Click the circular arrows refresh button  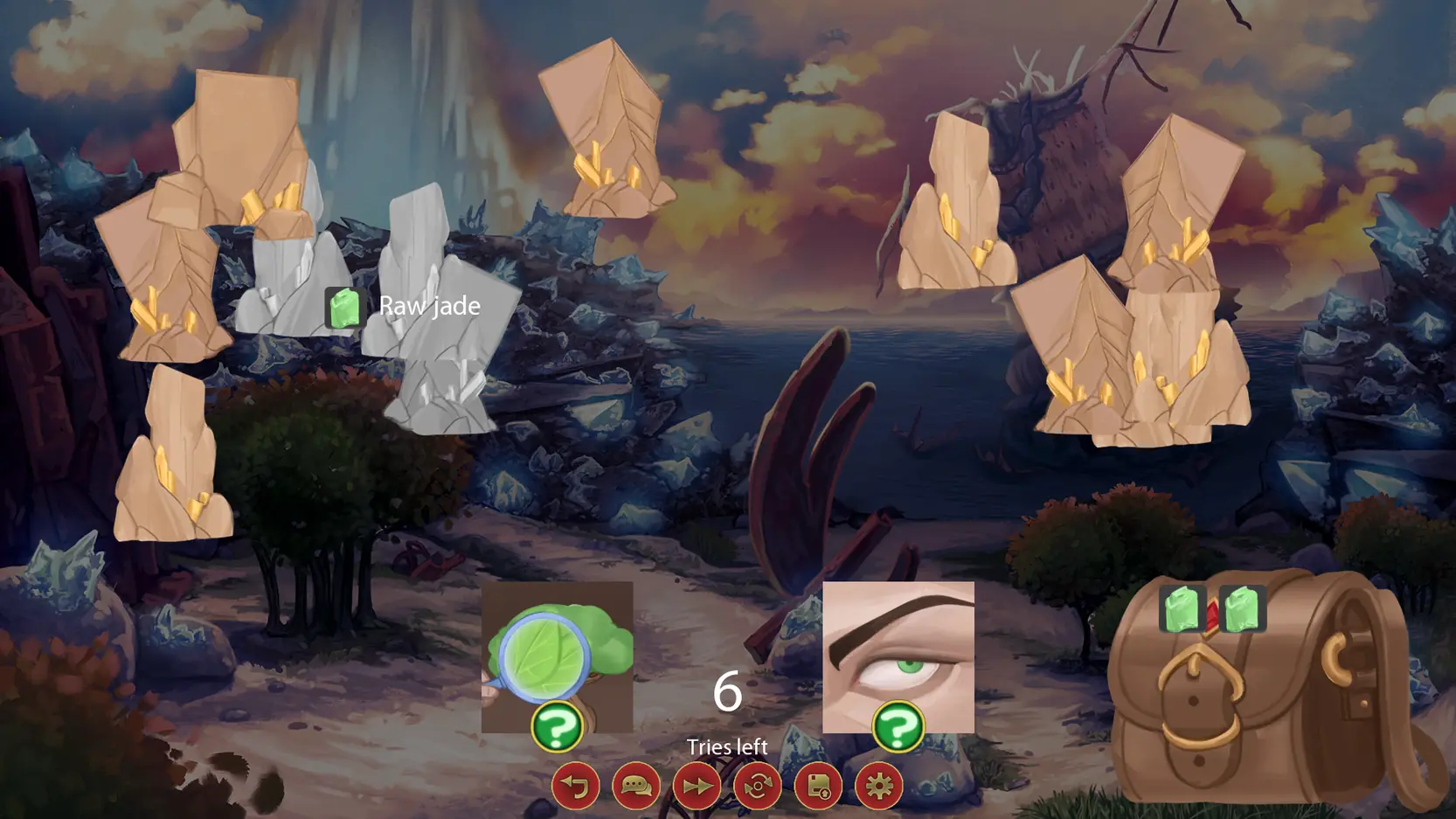pyautogui.click(x=758, y=786)
